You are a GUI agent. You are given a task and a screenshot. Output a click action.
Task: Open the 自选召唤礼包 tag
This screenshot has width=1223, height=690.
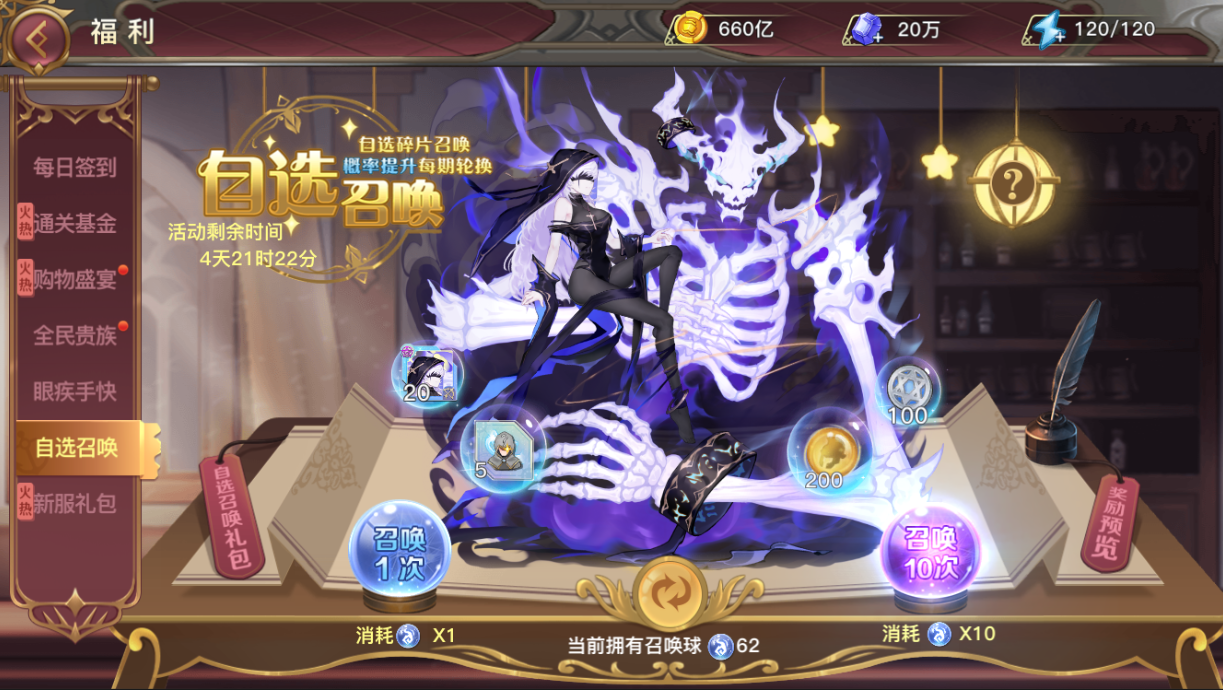[231, 514]
